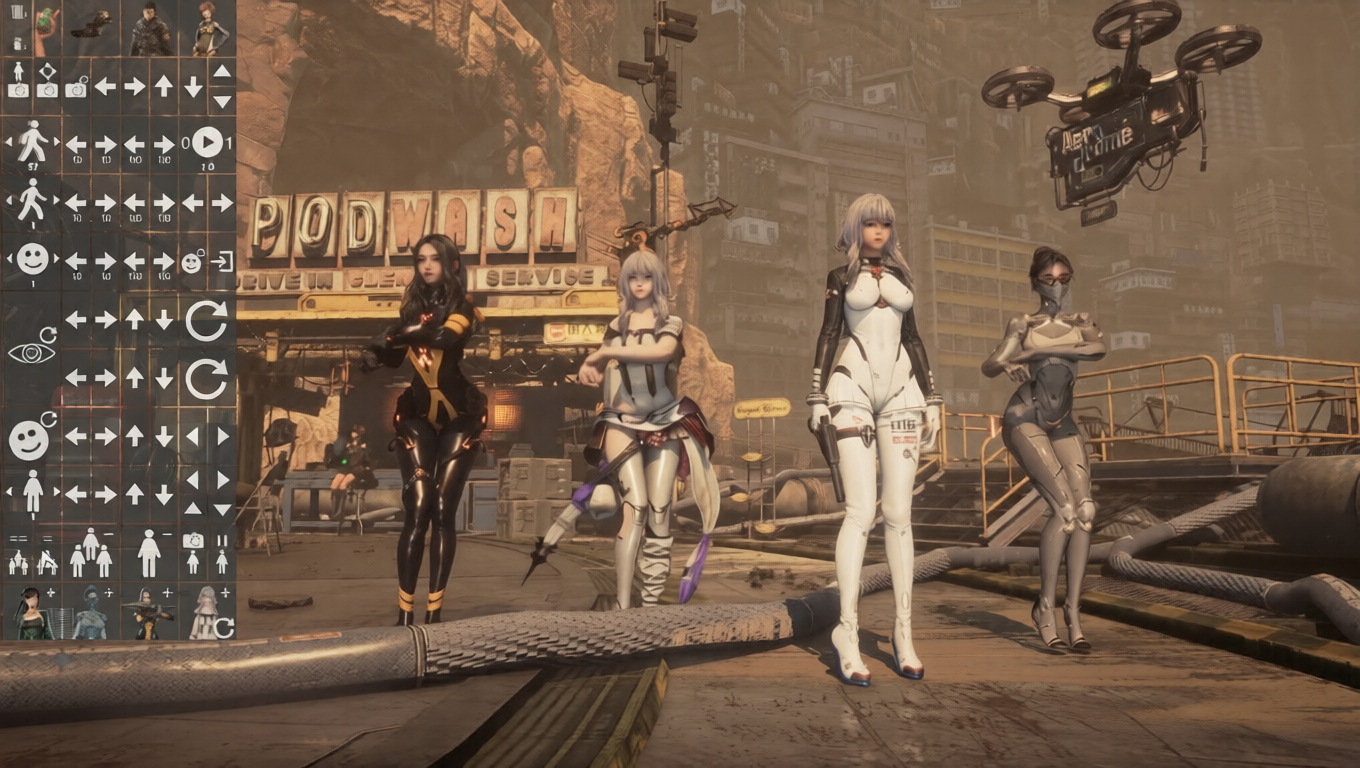Choose the red-haired woman portrait
The width and height of the screenshot is (1360, 768).
tap(208, 29)
